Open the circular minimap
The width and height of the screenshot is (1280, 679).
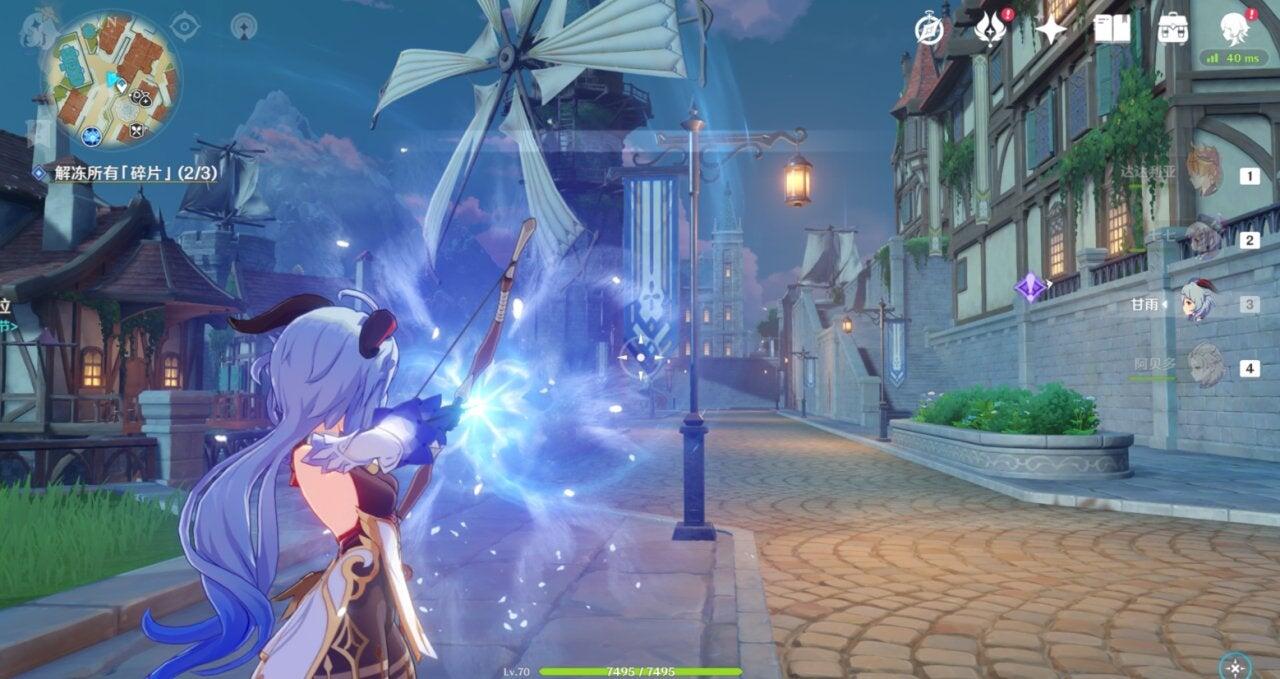click(112, 77)
